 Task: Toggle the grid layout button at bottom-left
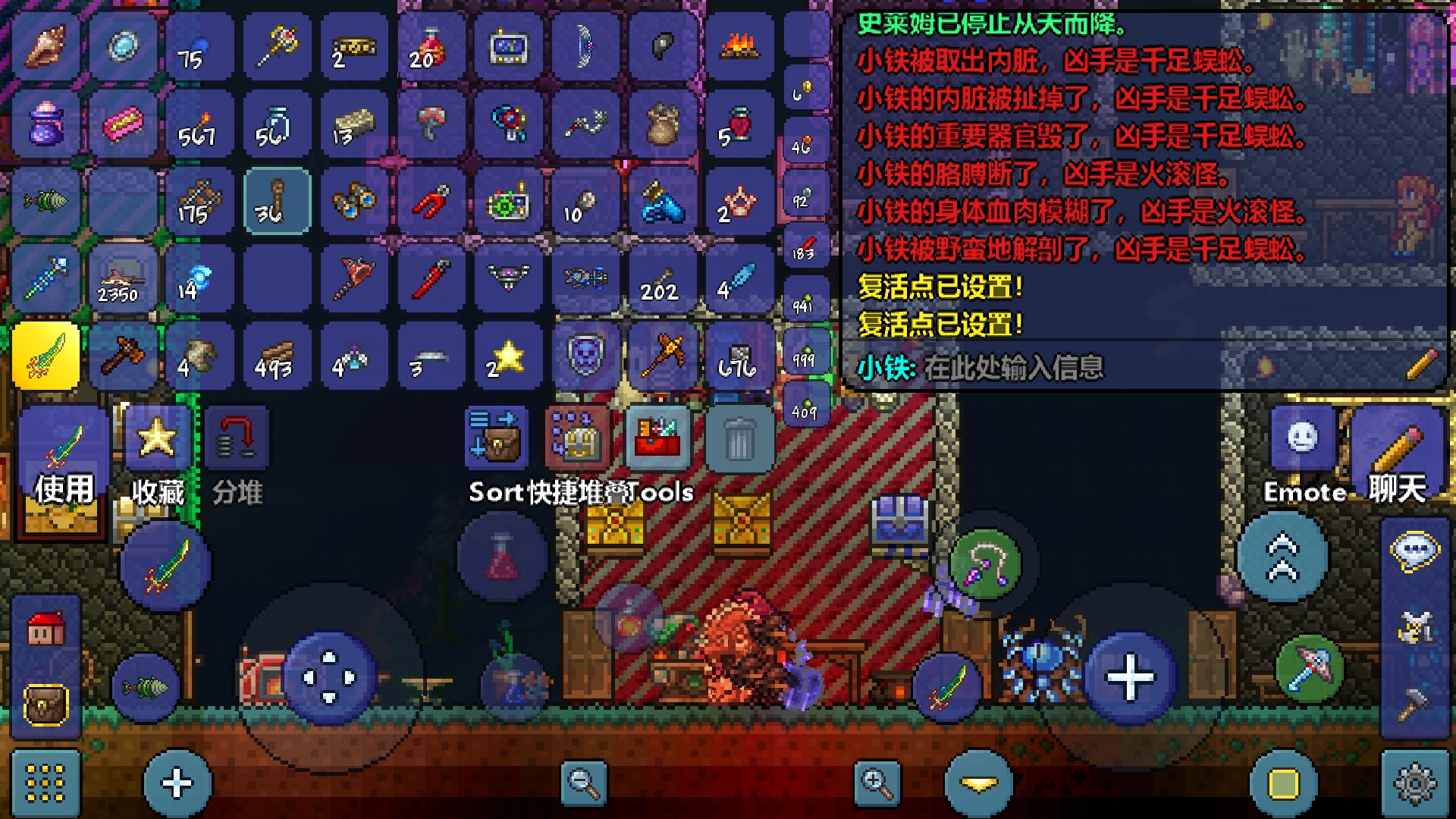(x=45, y=783)
